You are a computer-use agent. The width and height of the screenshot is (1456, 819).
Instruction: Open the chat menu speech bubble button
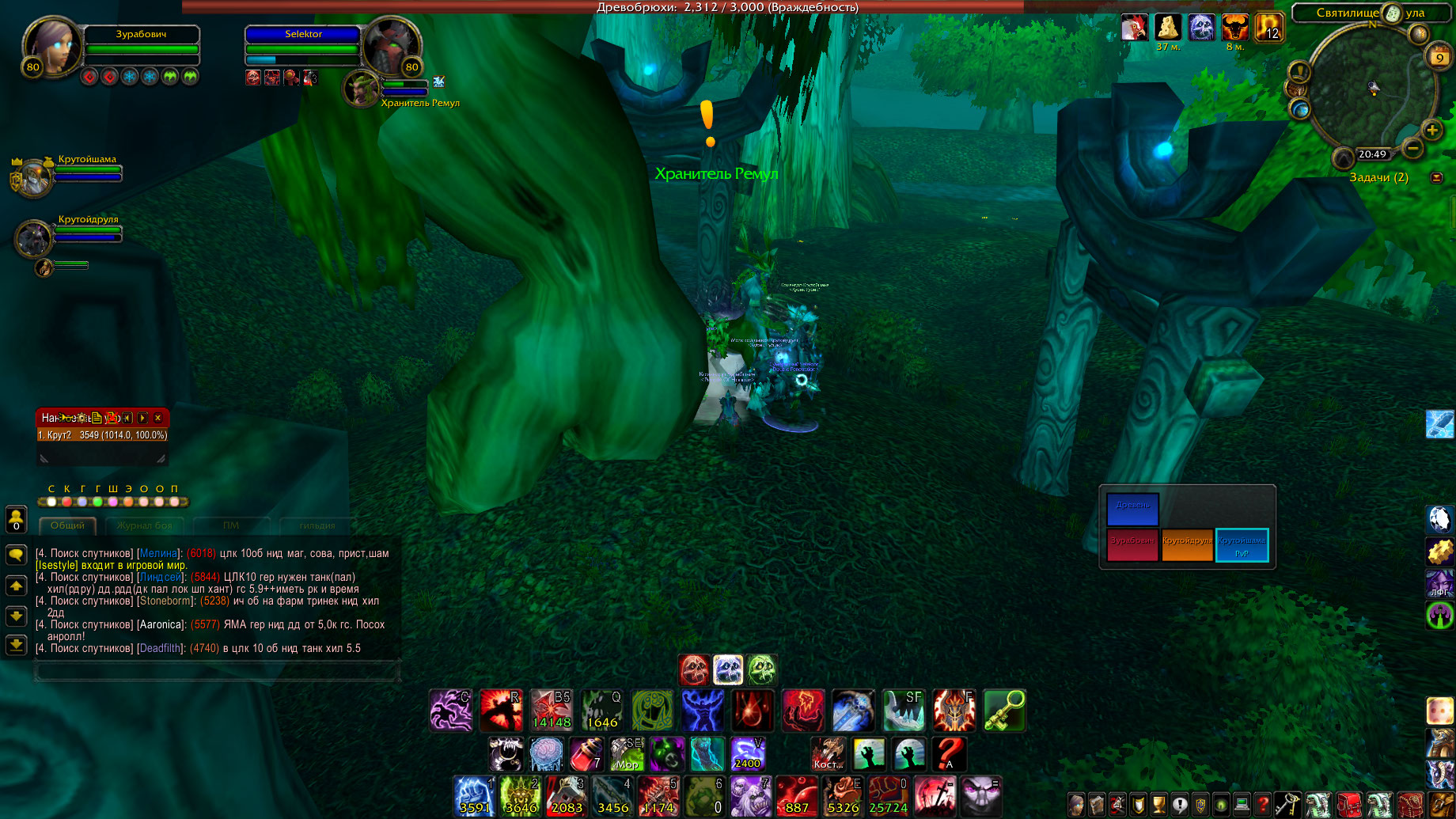pos(16,555)
